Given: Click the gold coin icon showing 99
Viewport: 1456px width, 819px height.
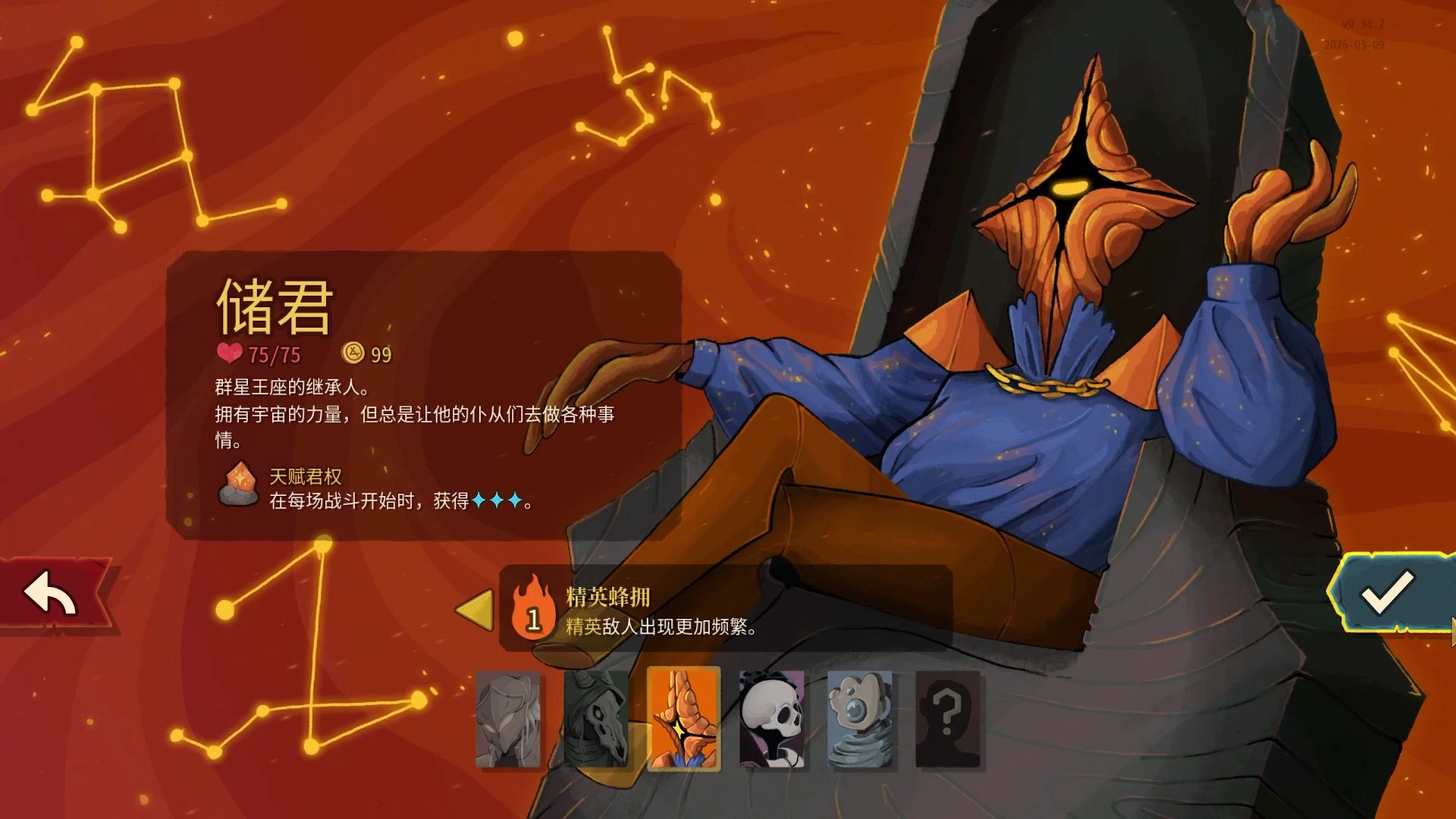Looking at the screenshot, I should pos(353,353).
